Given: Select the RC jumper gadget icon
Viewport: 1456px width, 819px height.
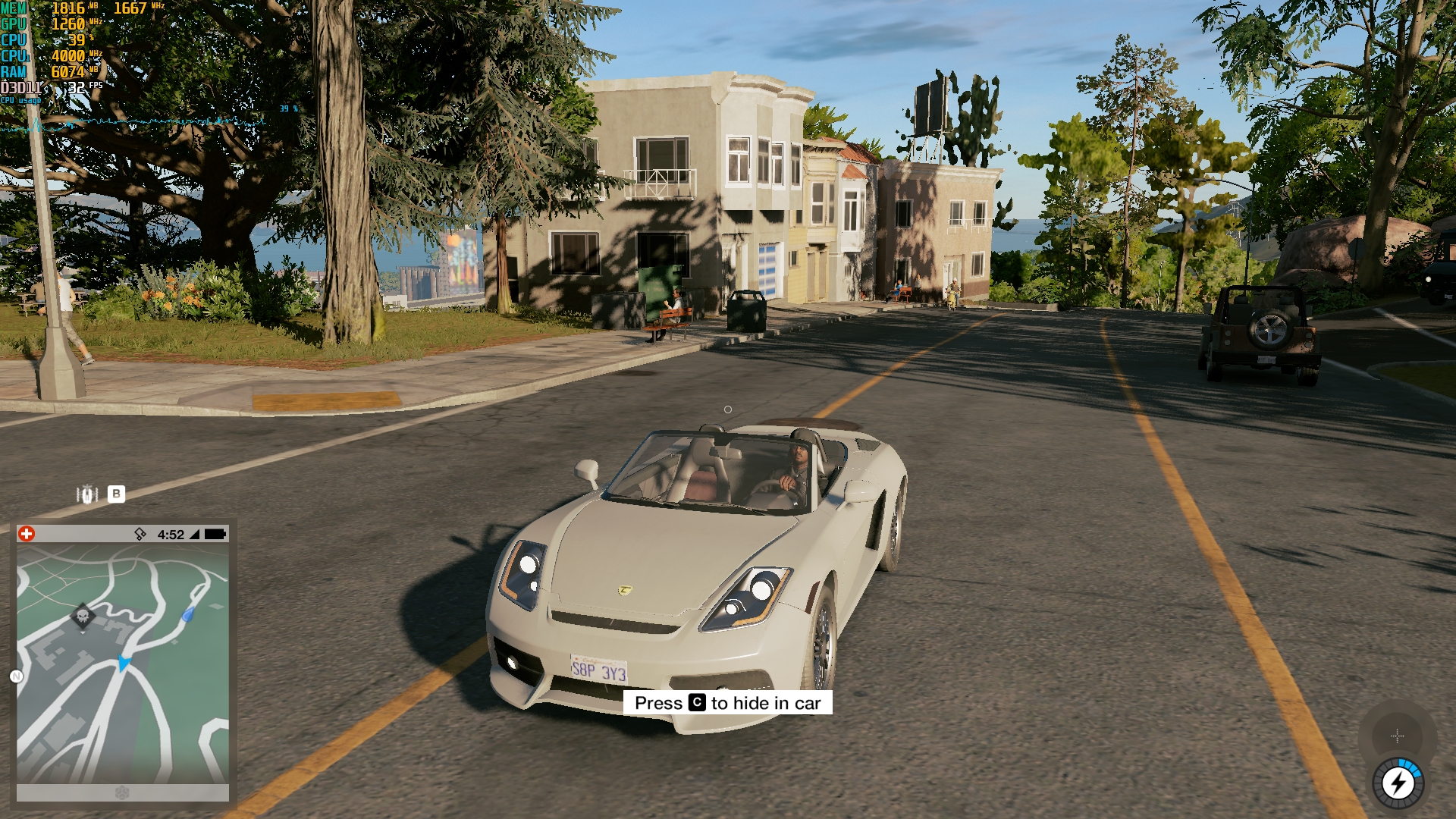Looking at the screenshot, I should click(87, 494).
